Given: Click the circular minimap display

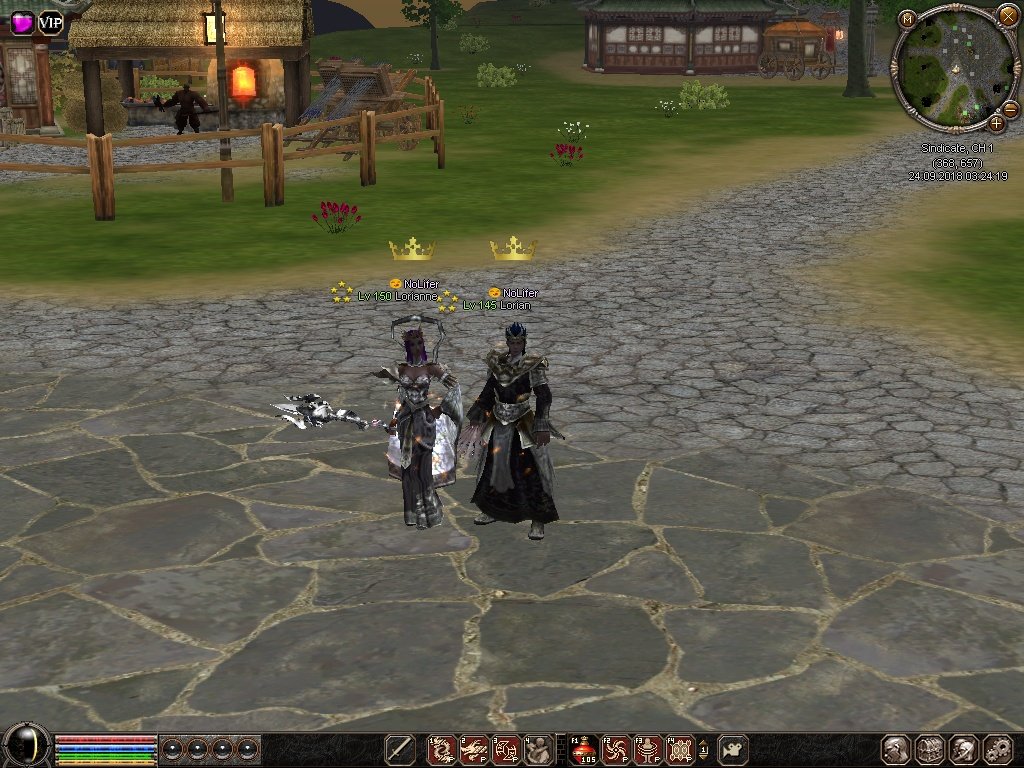Looking at the screenshot, I should tap(955, 66).
